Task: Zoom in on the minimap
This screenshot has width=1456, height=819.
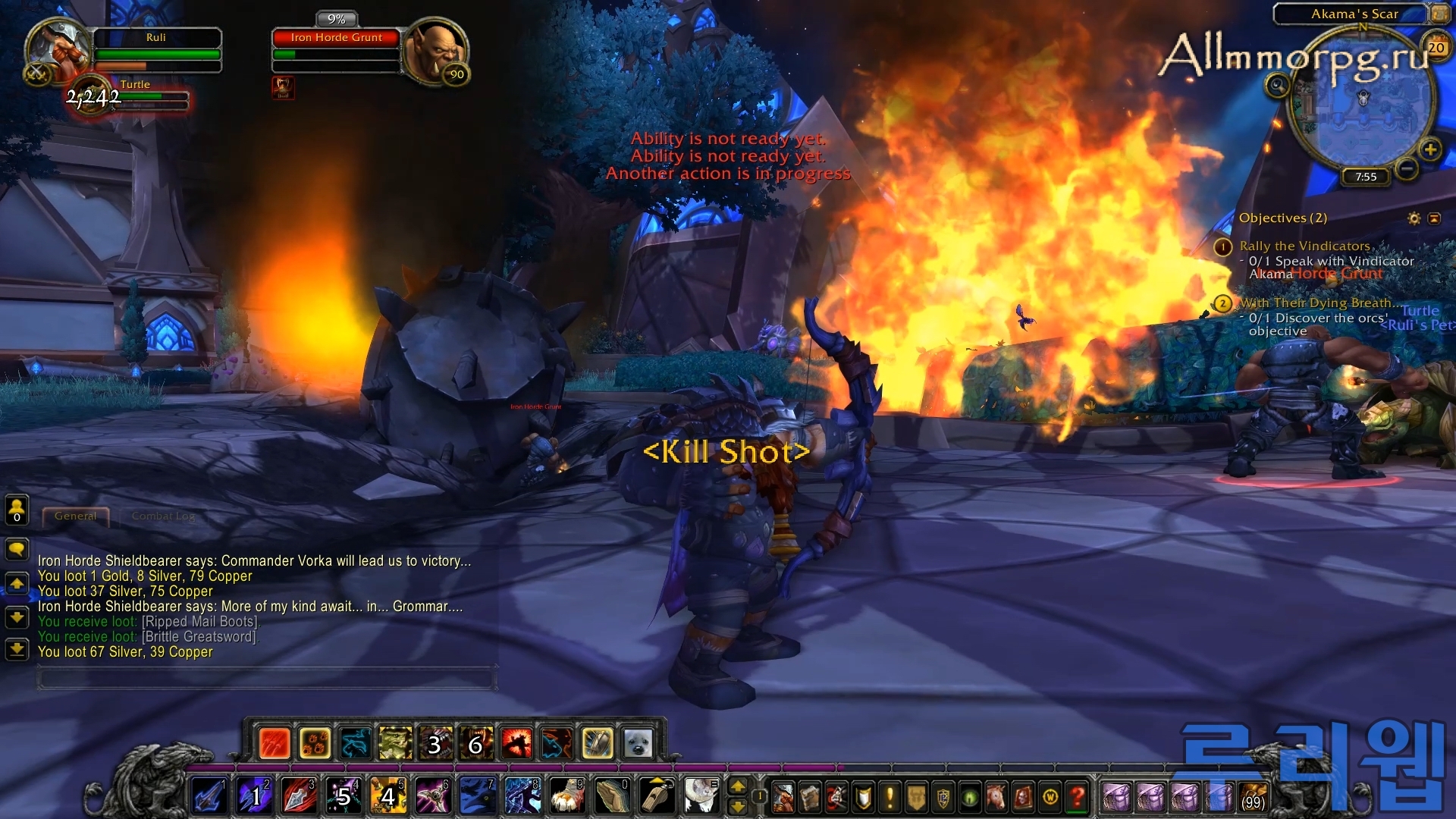Action: (x=1430, y=149)
